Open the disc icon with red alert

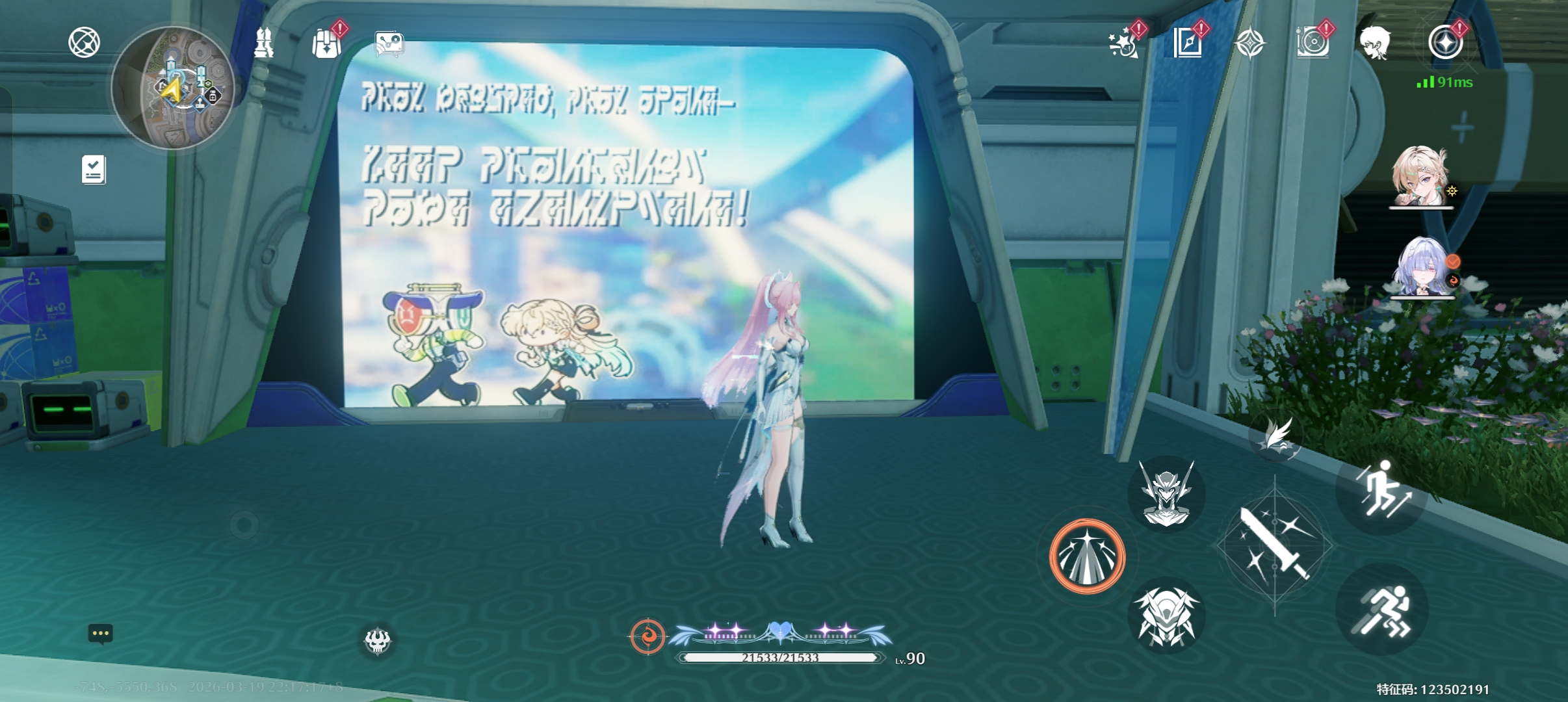(x=1313, y=44)
